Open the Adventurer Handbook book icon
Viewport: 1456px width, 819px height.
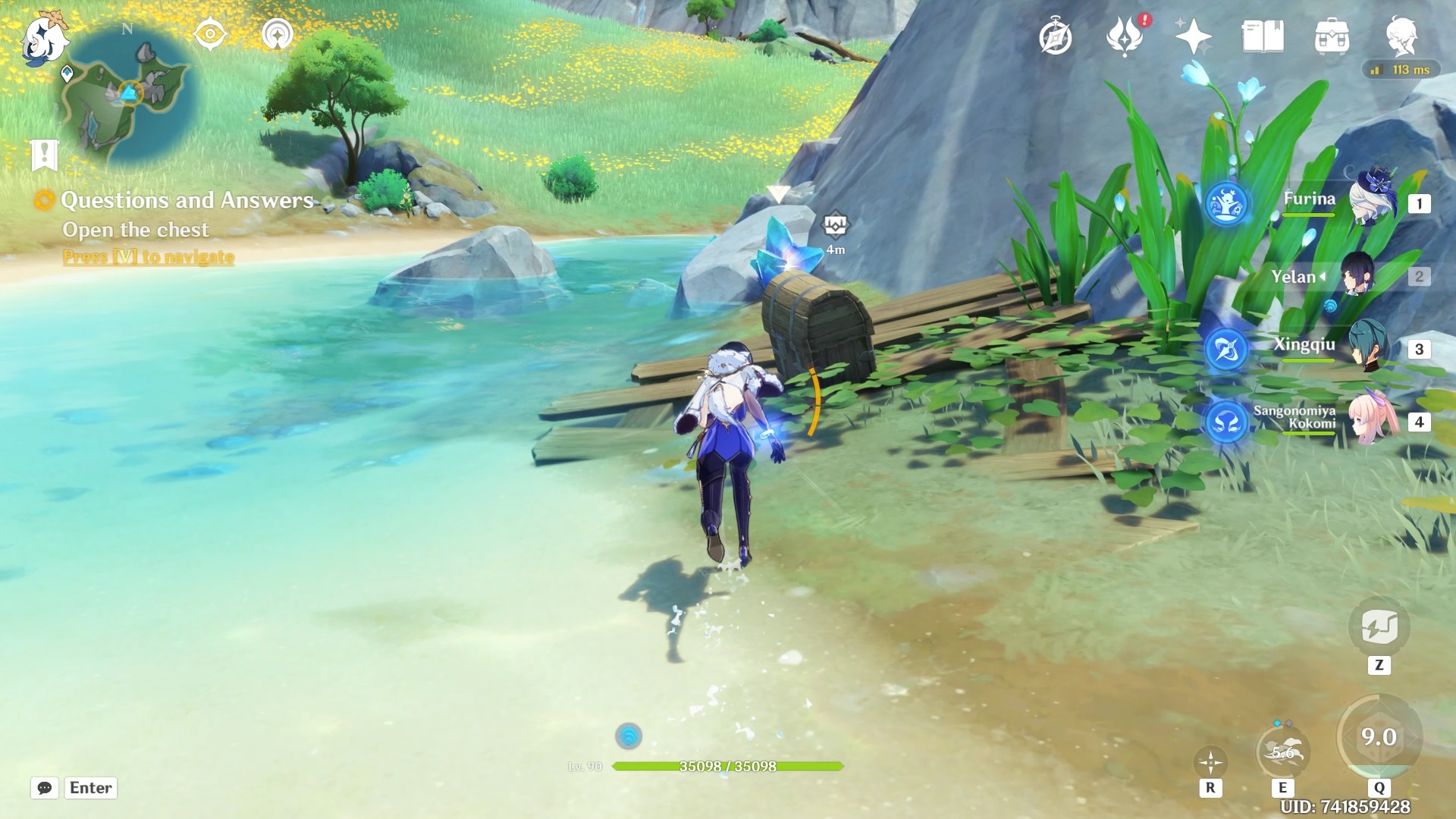[1263, 36]
